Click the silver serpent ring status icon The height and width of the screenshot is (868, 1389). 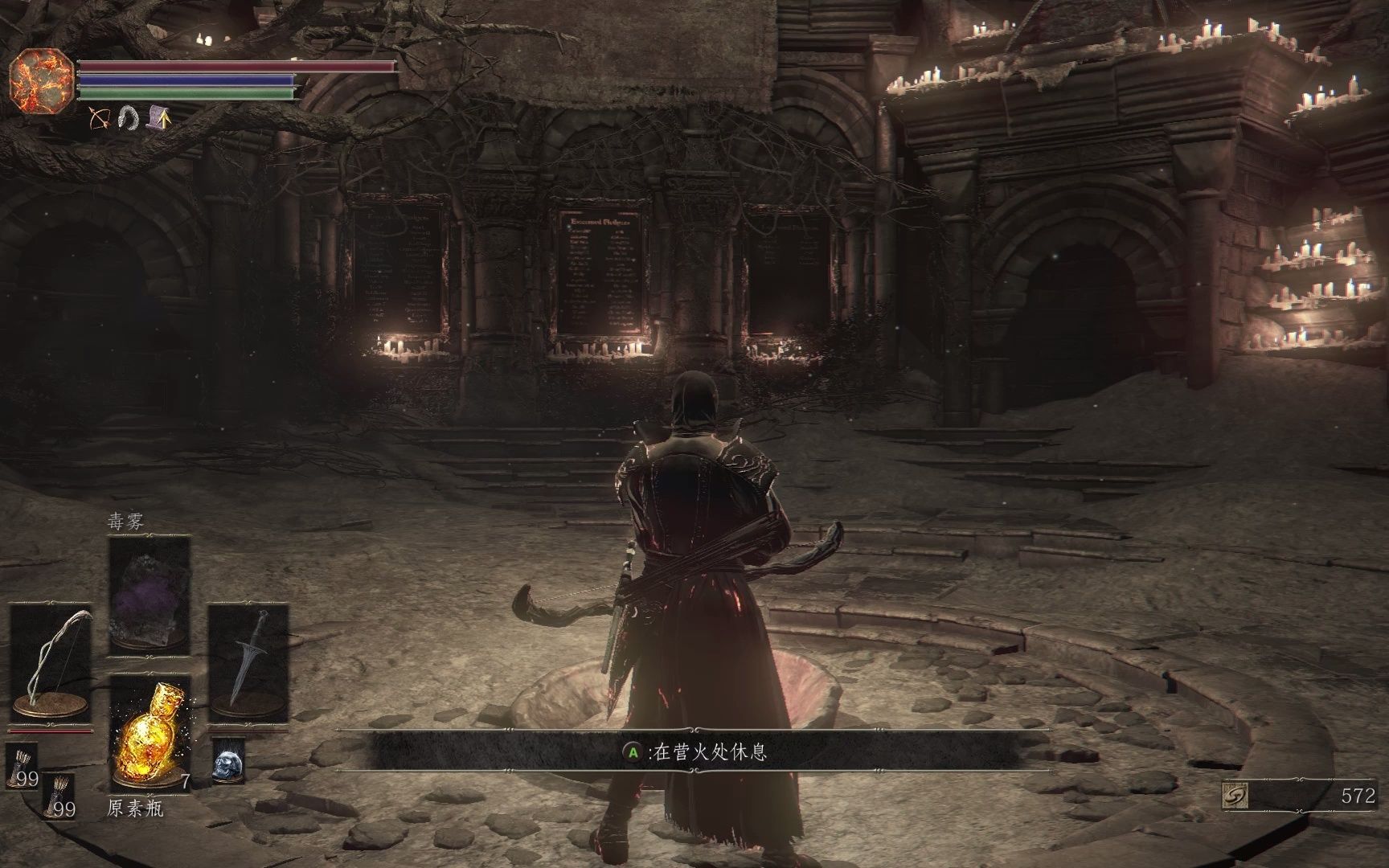129,118
